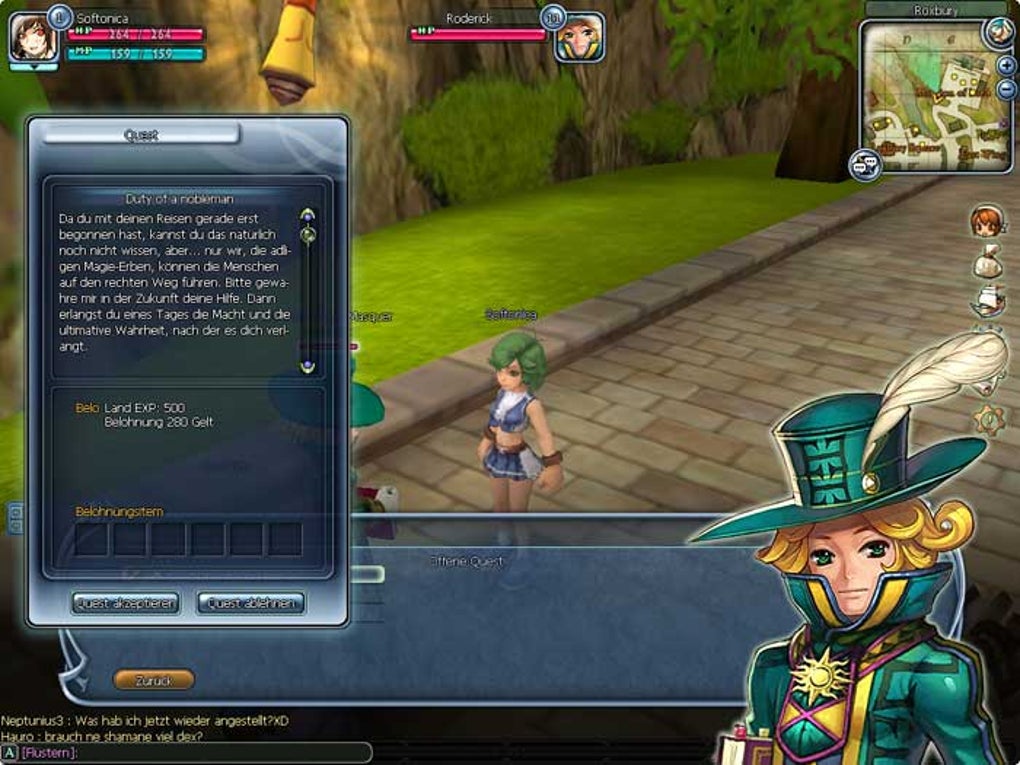Select Roderick's target portrait

tap(580, 38)
